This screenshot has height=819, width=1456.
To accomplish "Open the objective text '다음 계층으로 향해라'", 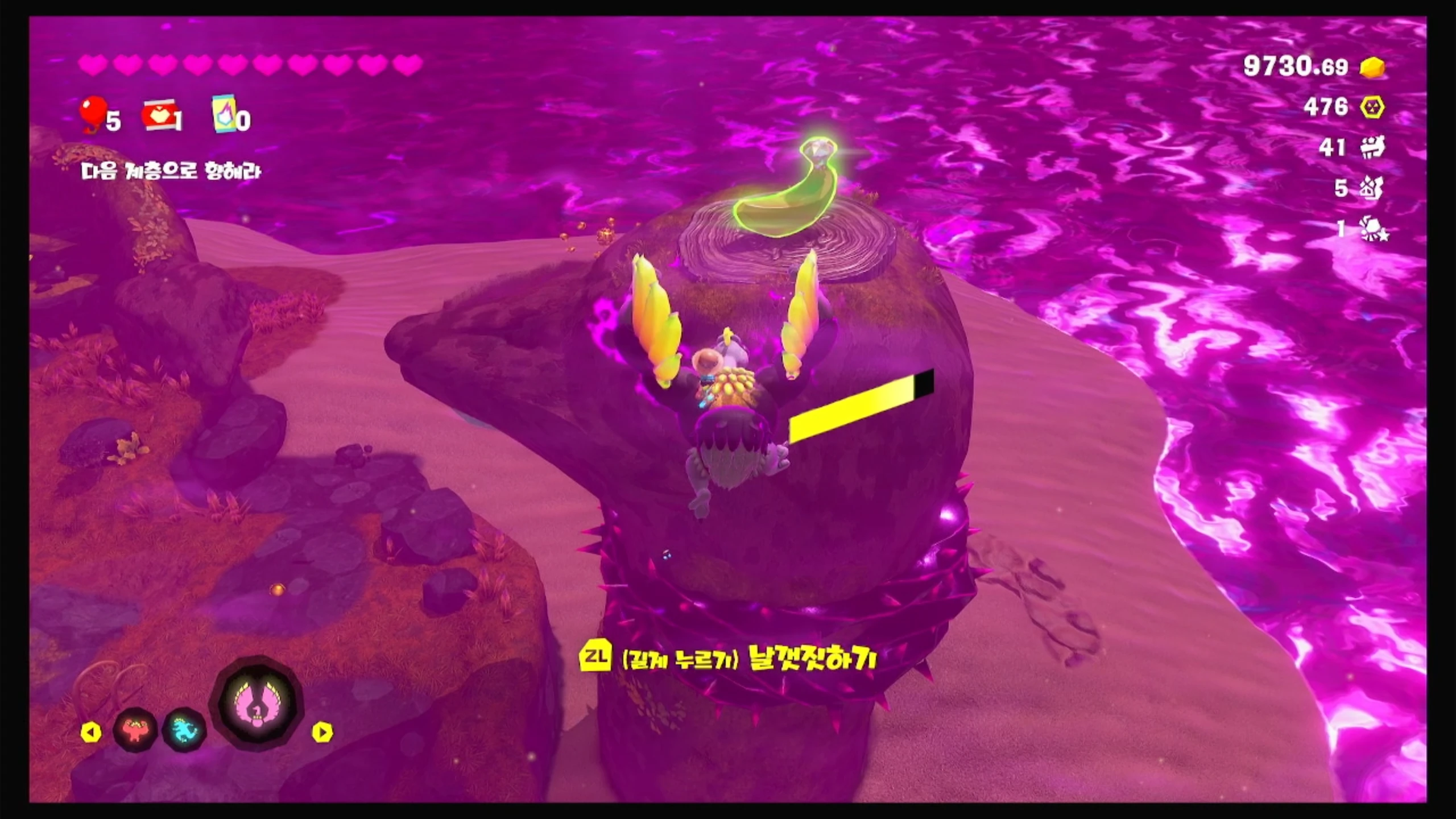I will 171,171.
